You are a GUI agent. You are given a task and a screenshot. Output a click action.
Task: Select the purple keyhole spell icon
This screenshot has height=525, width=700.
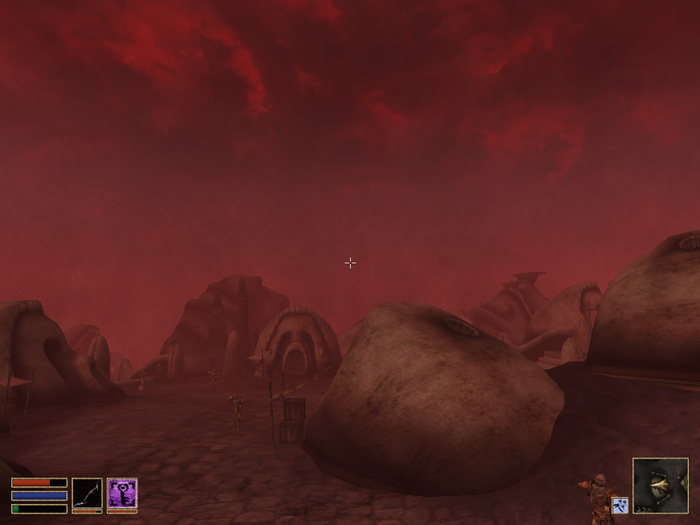122,494
